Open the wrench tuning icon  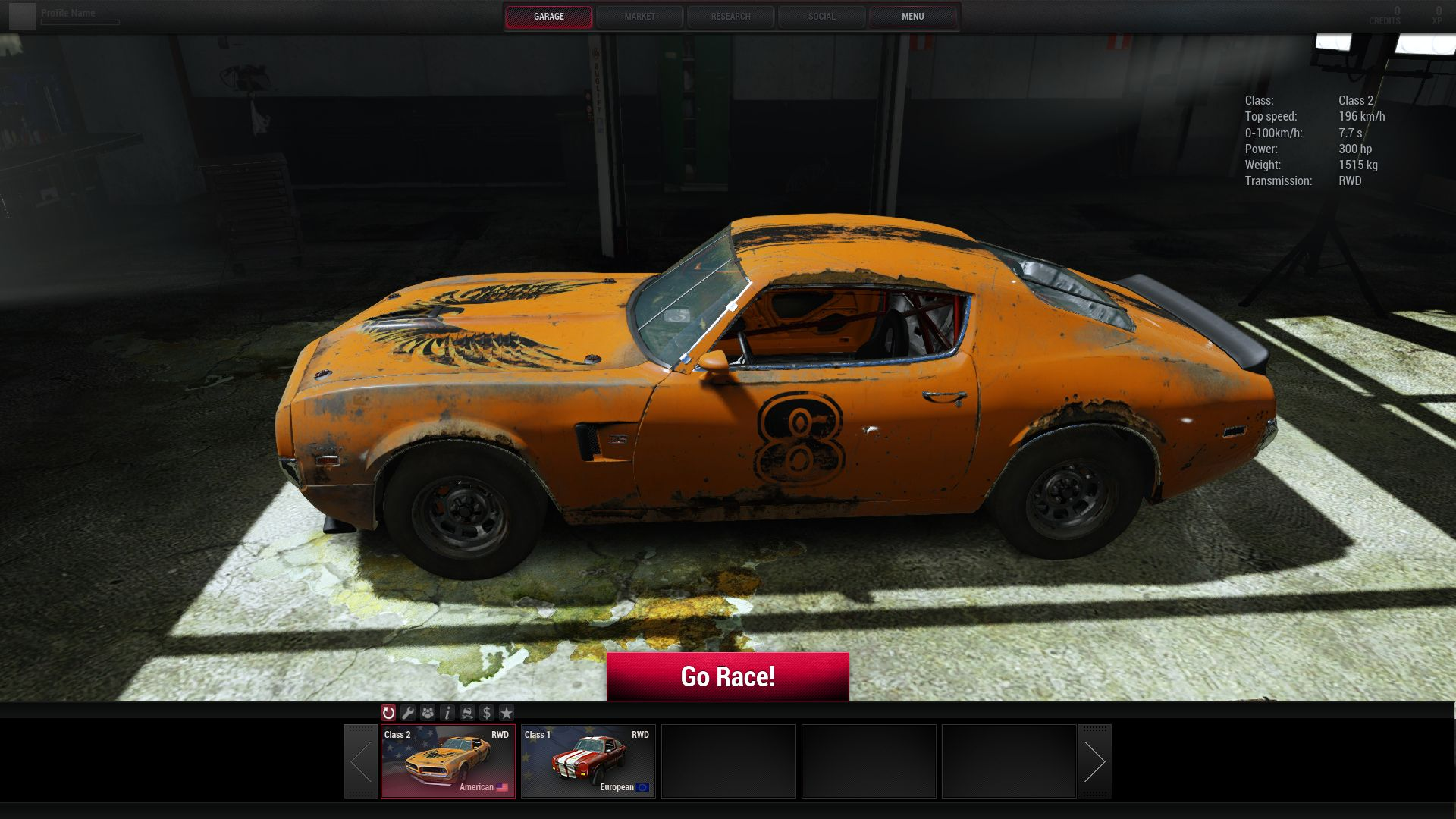[408, 713]
